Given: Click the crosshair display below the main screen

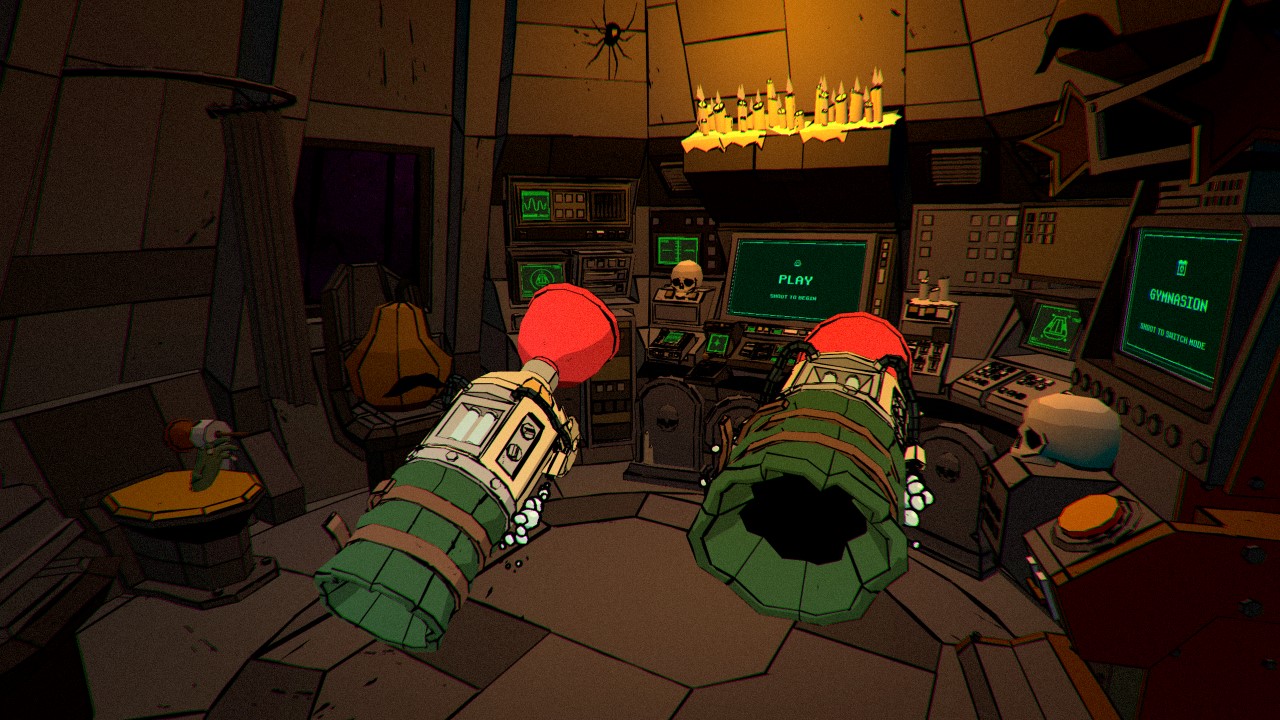Looking at the screenshot, I should [x=716, y=344].
